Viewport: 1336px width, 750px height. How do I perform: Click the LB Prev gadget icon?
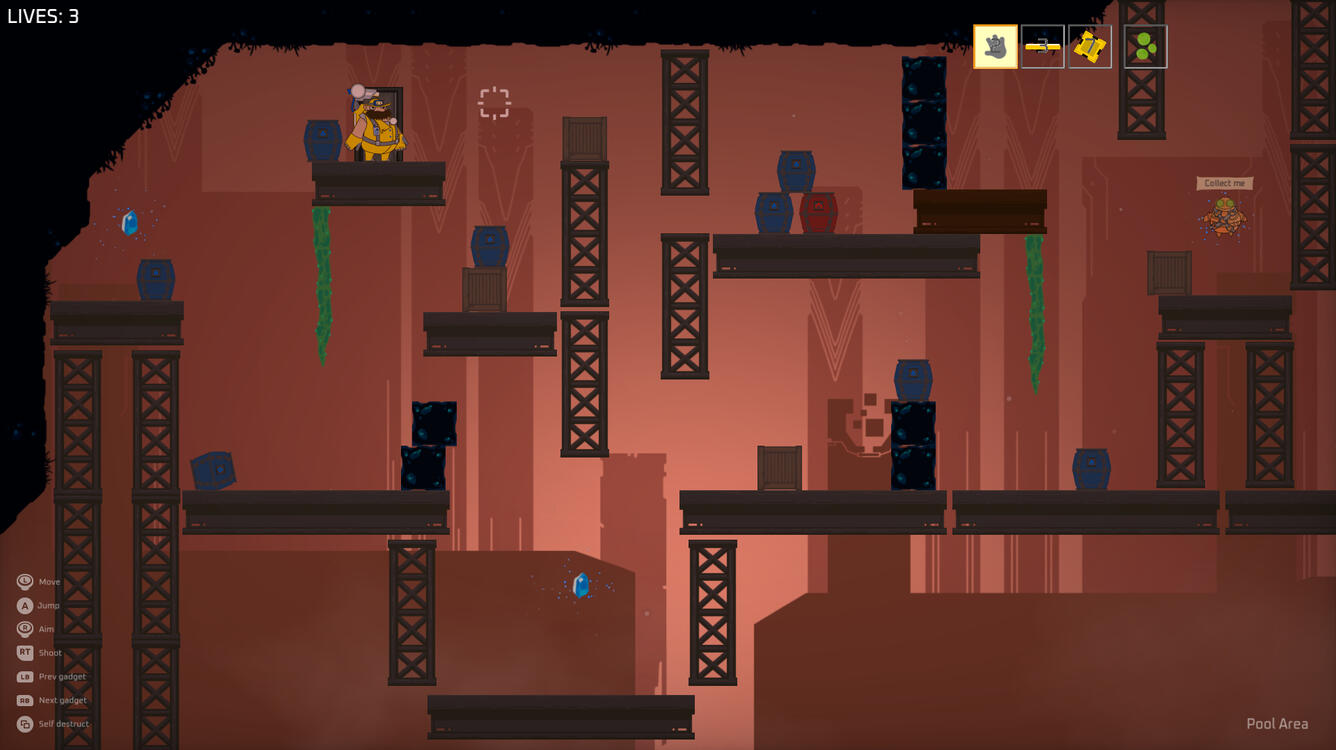tap(23, 676)
